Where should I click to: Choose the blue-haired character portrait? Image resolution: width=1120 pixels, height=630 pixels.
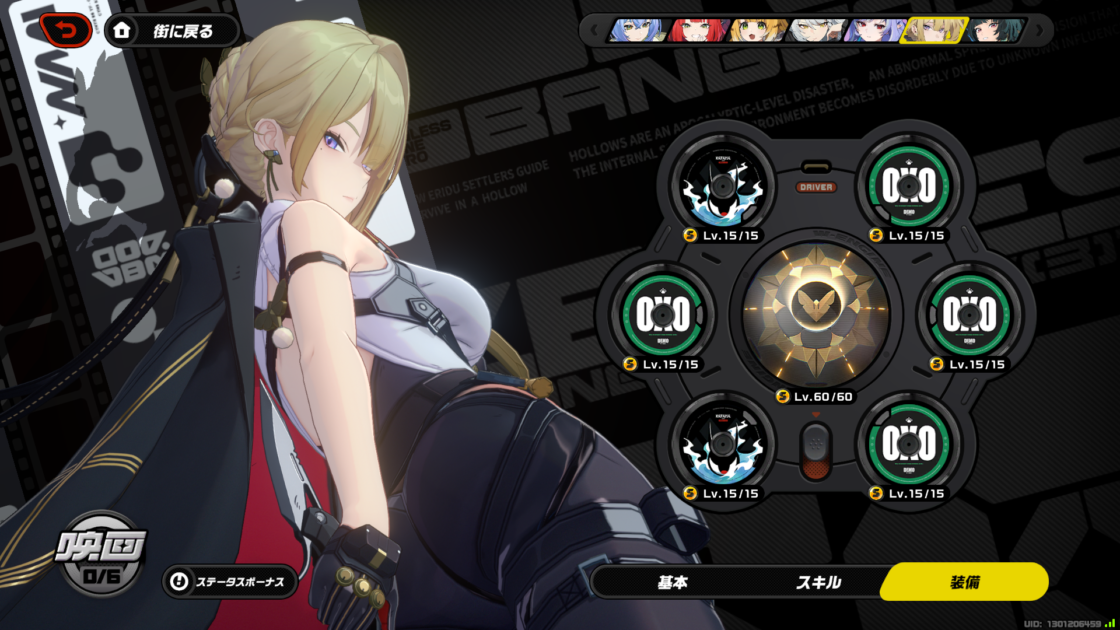[639, 30]
